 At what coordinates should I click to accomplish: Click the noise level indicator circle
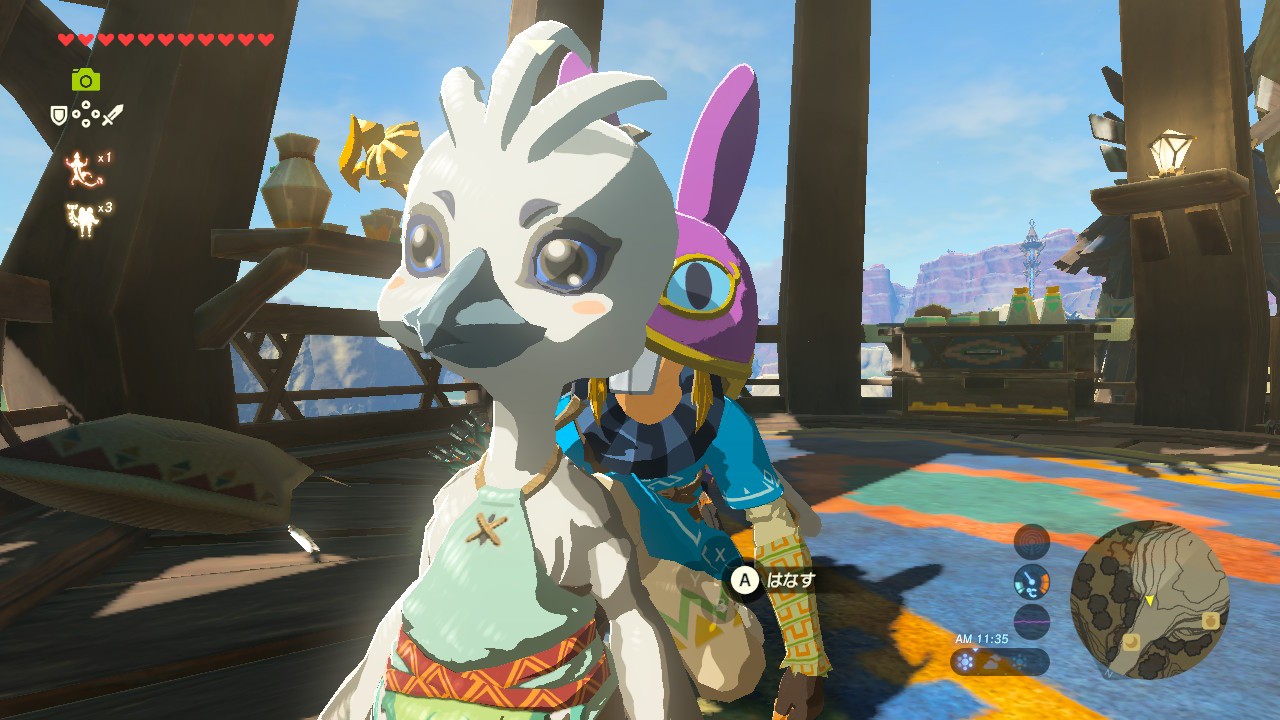pos(1032,621)
